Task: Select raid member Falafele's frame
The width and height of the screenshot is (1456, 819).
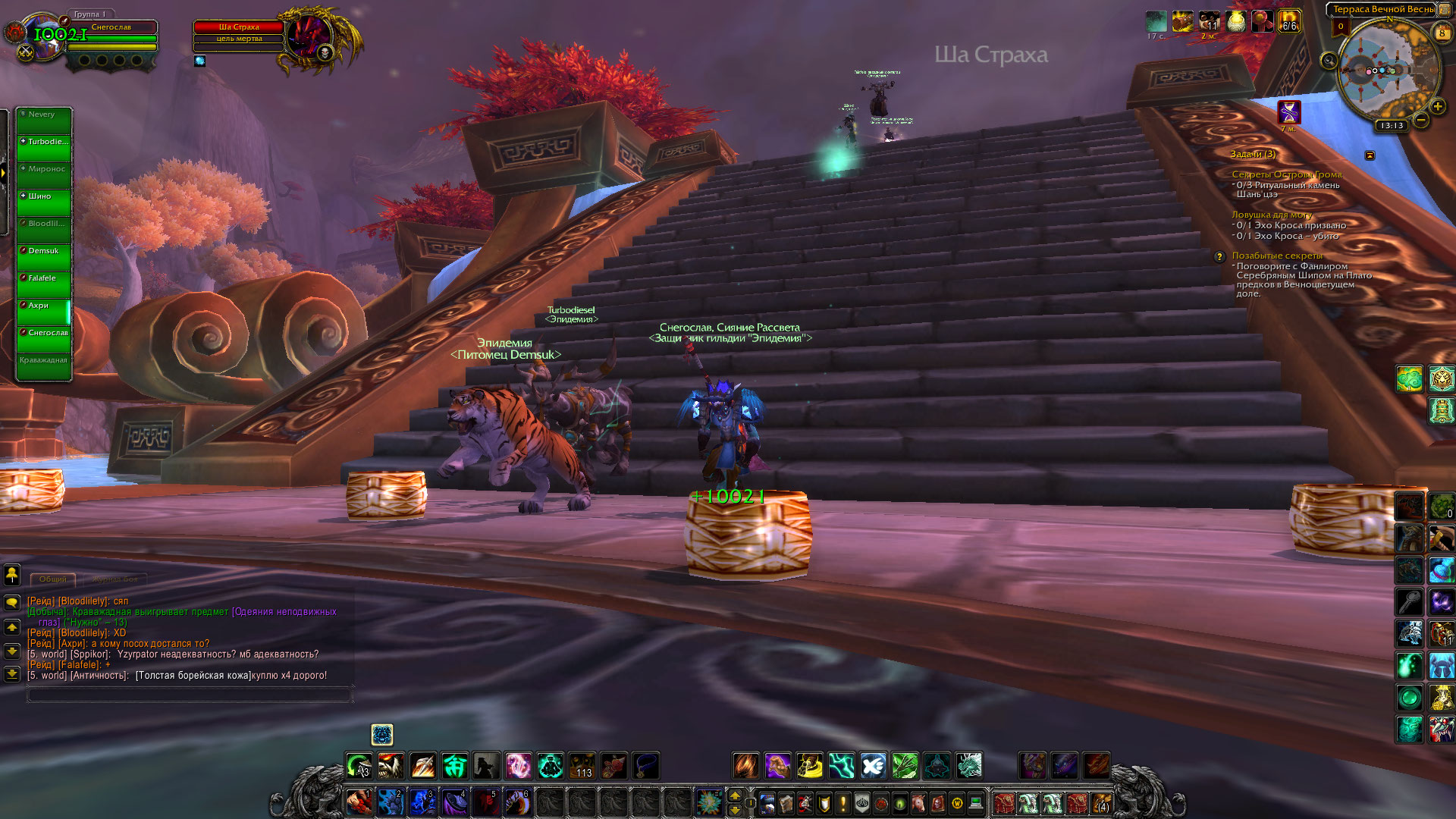Action: tap(44, 284)
